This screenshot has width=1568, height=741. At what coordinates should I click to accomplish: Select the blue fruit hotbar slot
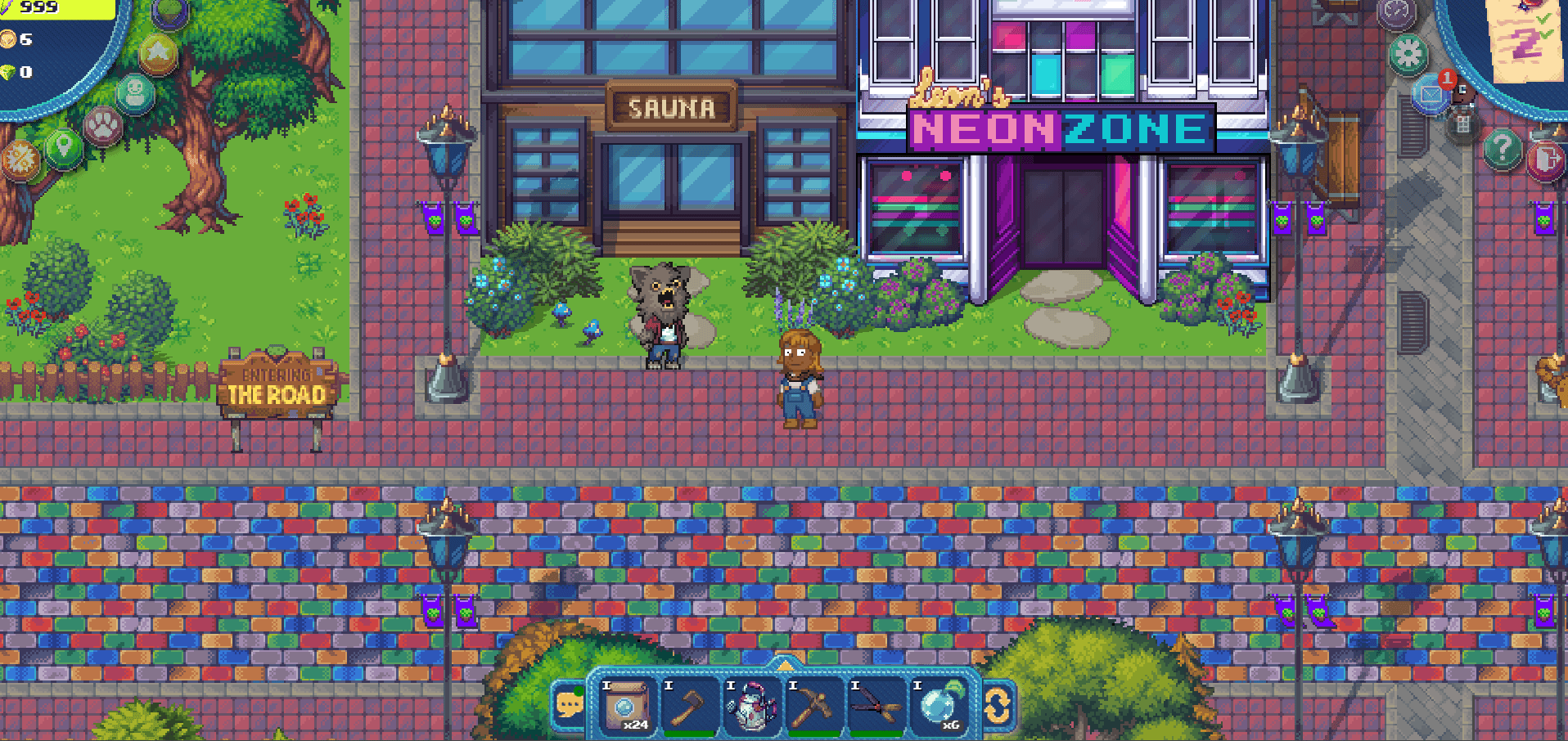pos(939,705)
